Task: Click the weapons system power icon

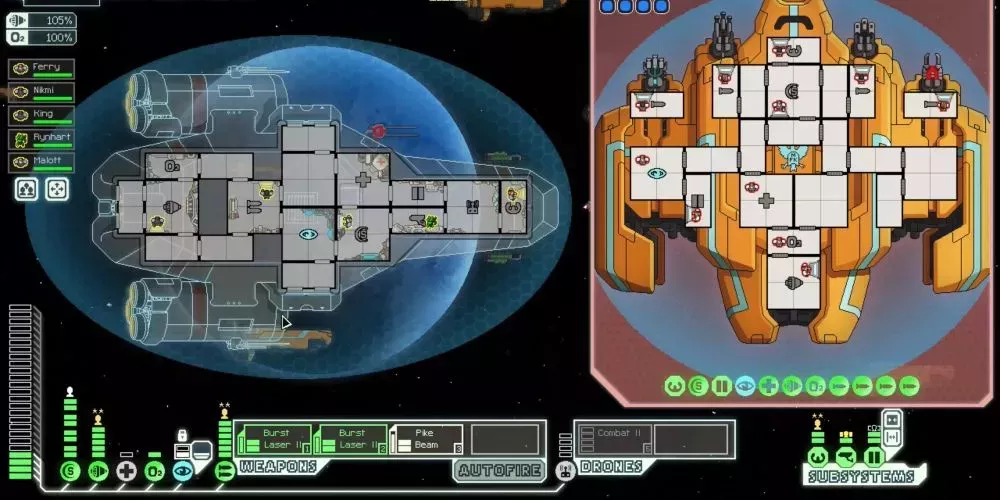Action: pos(225,471)
